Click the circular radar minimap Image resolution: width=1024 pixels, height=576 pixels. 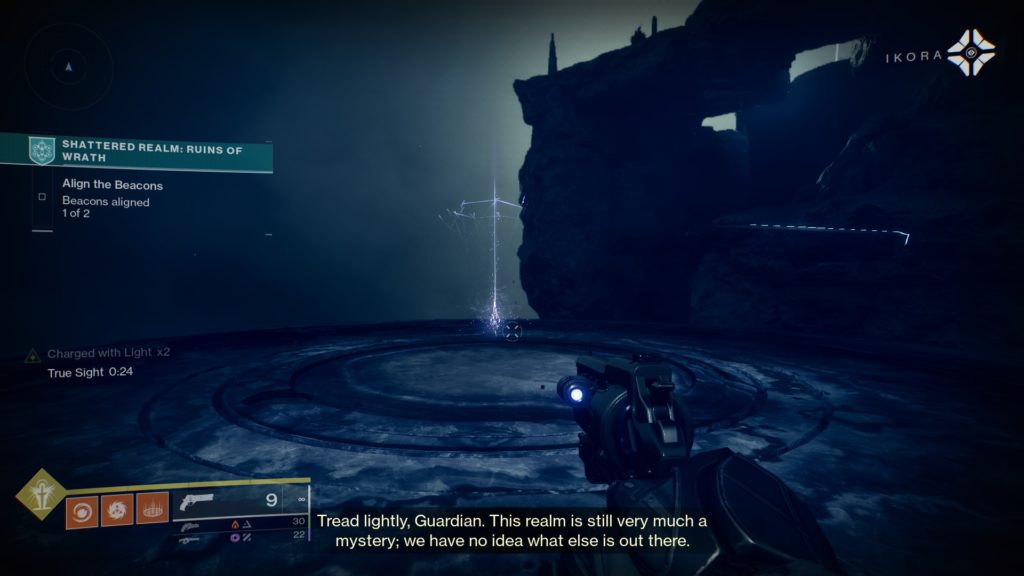click(x=68, y=67)
